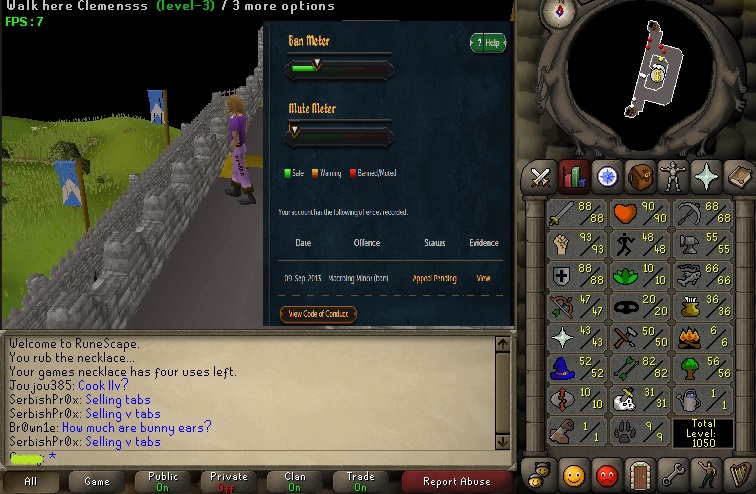The image size is (756, 494).
Task: Click the Report Abuse button
Action: (457, 481)
